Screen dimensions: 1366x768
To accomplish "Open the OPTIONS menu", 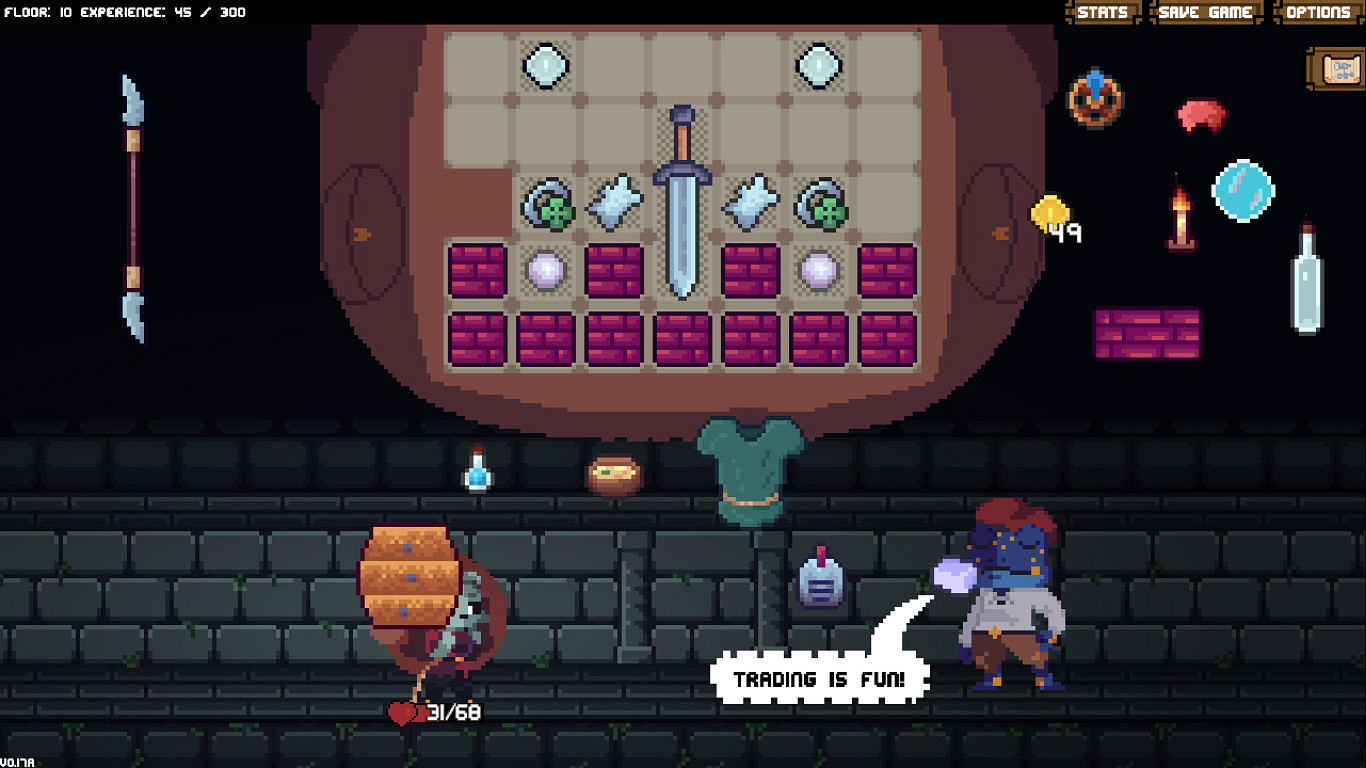I will click(1316, 12).
